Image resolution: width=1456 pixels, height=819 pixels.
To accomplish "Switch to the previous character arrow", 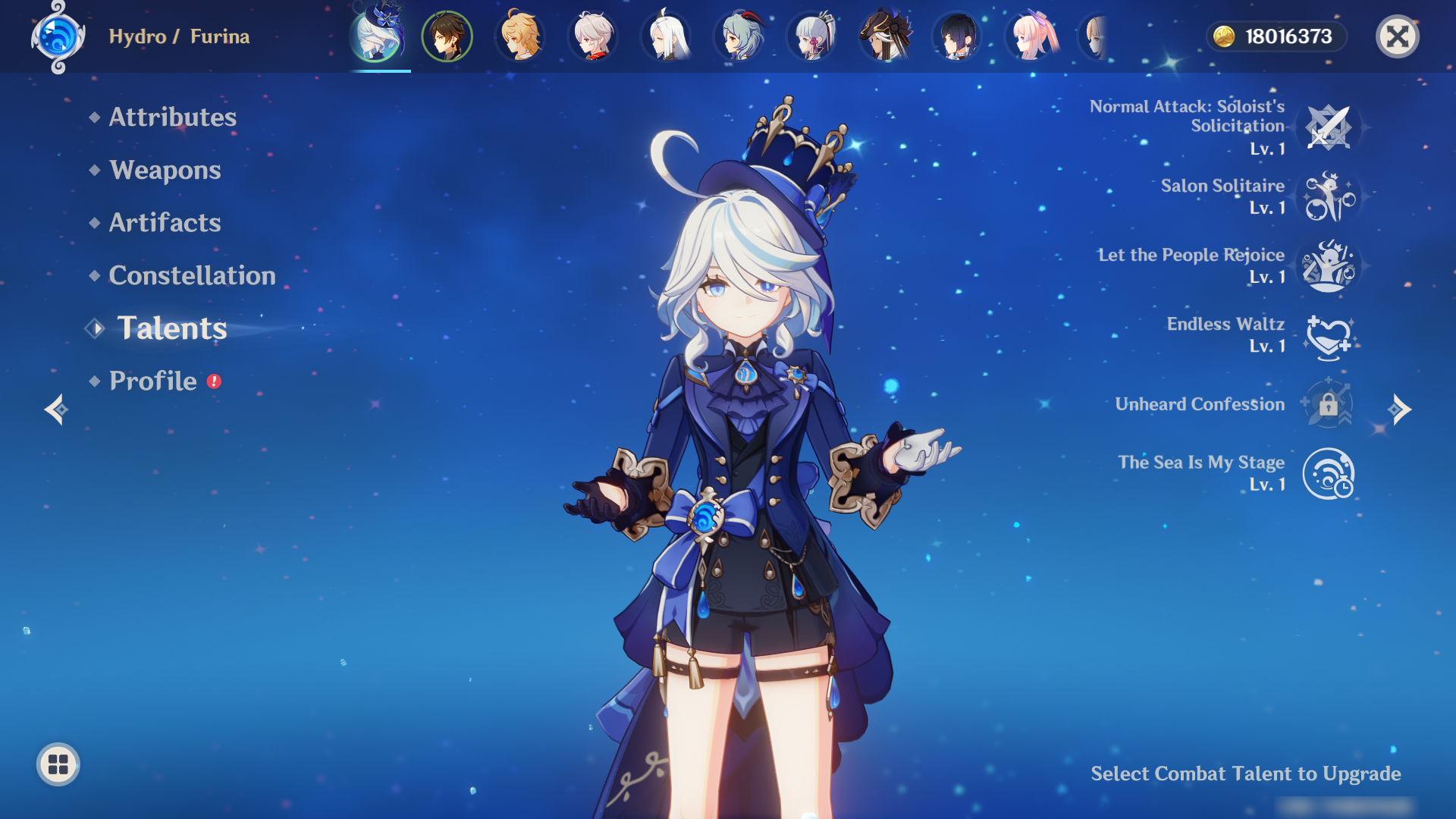I will click(x=56, y=409).
